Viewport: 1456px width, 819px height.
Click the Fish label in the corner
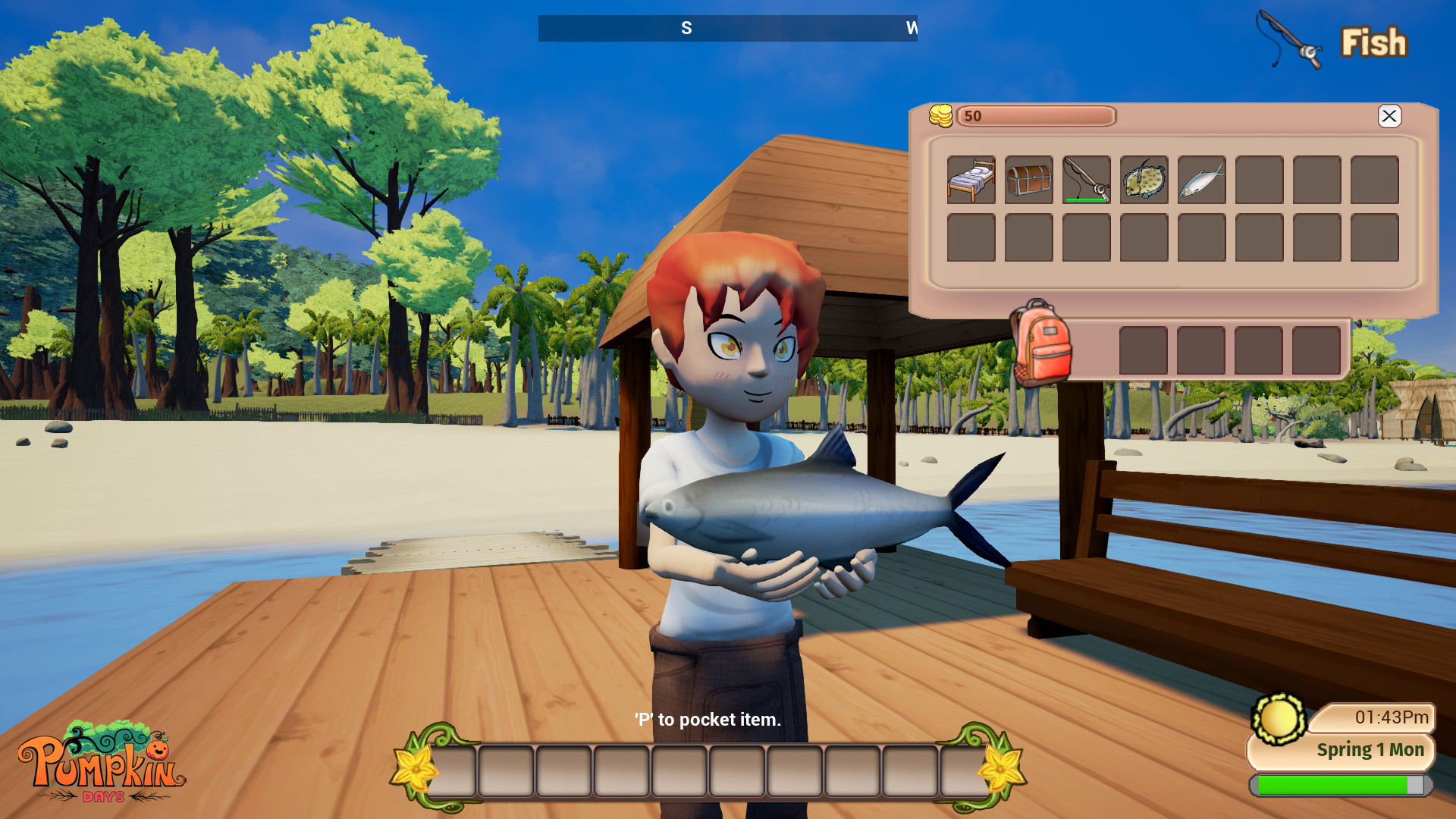(1374, 42)
